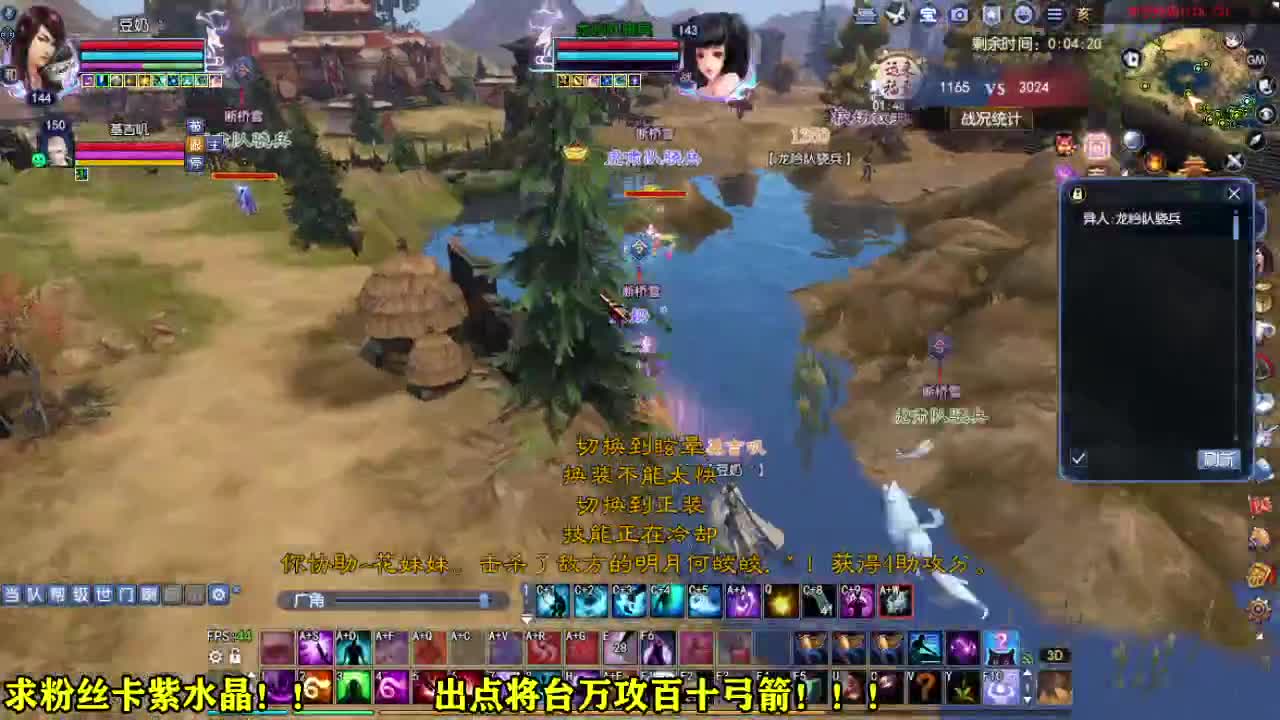This screenshot has width=1280, height=720.
Task: Click the 广角 camera angle slider knob
Action: click(485, 600)
